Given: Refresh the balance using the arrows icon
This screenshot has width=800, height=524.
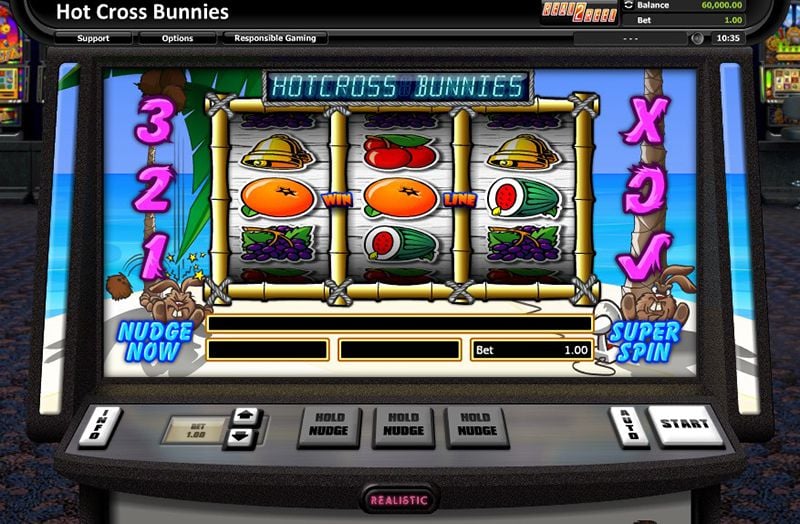Looking at the screenshot, I should [628, 4].
